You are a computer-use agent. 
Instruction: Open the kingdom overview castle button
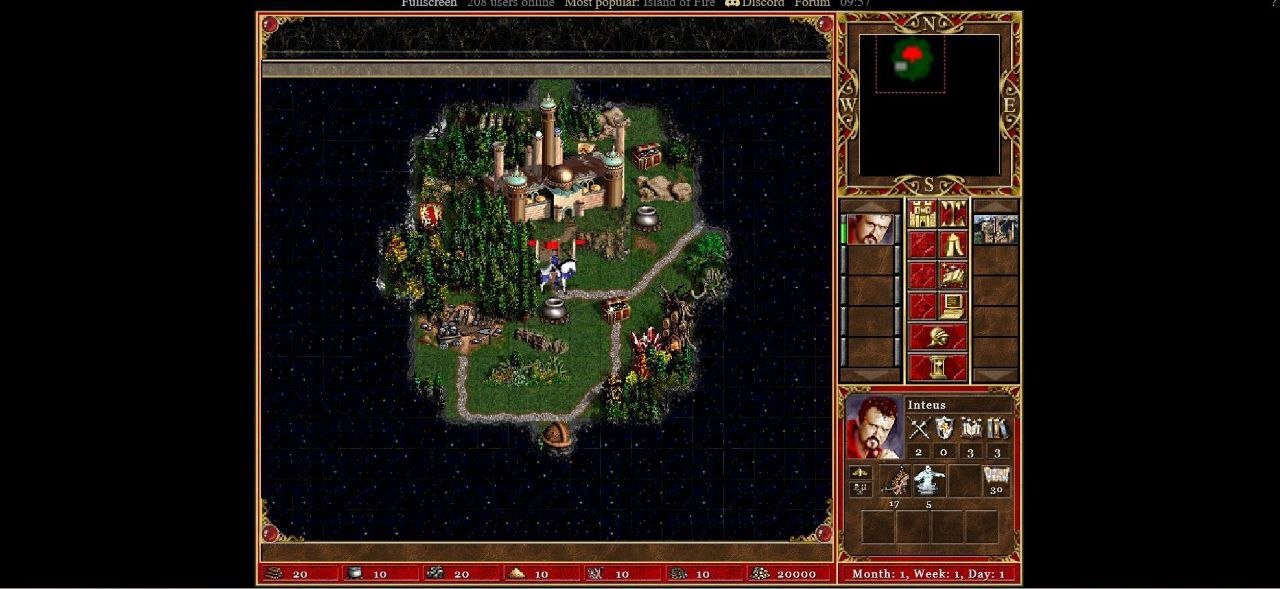click(x=922, y=214)
